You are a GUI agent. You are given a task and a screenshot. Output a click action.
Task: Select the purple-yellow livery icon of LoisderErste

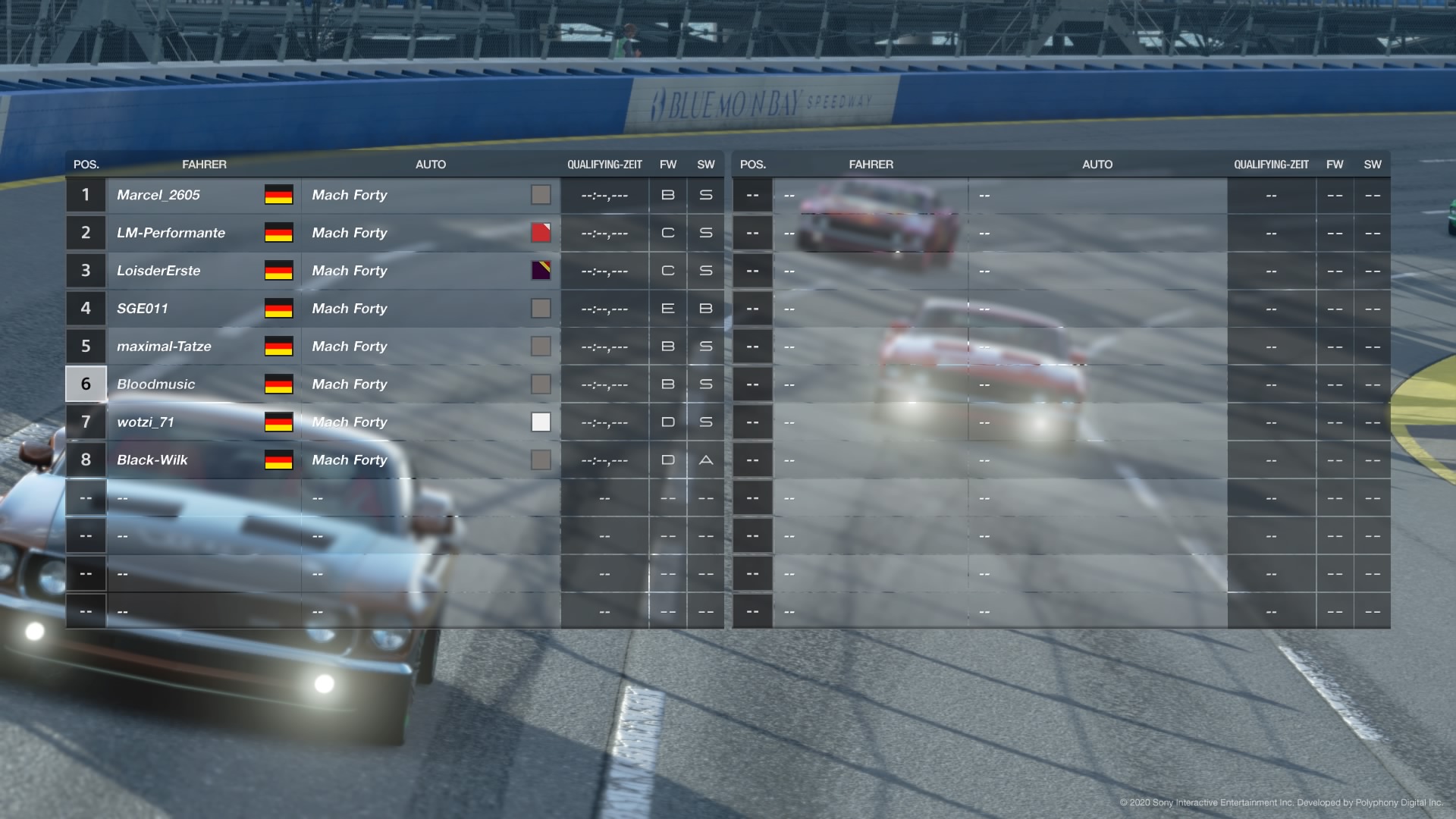pos(541,271)
